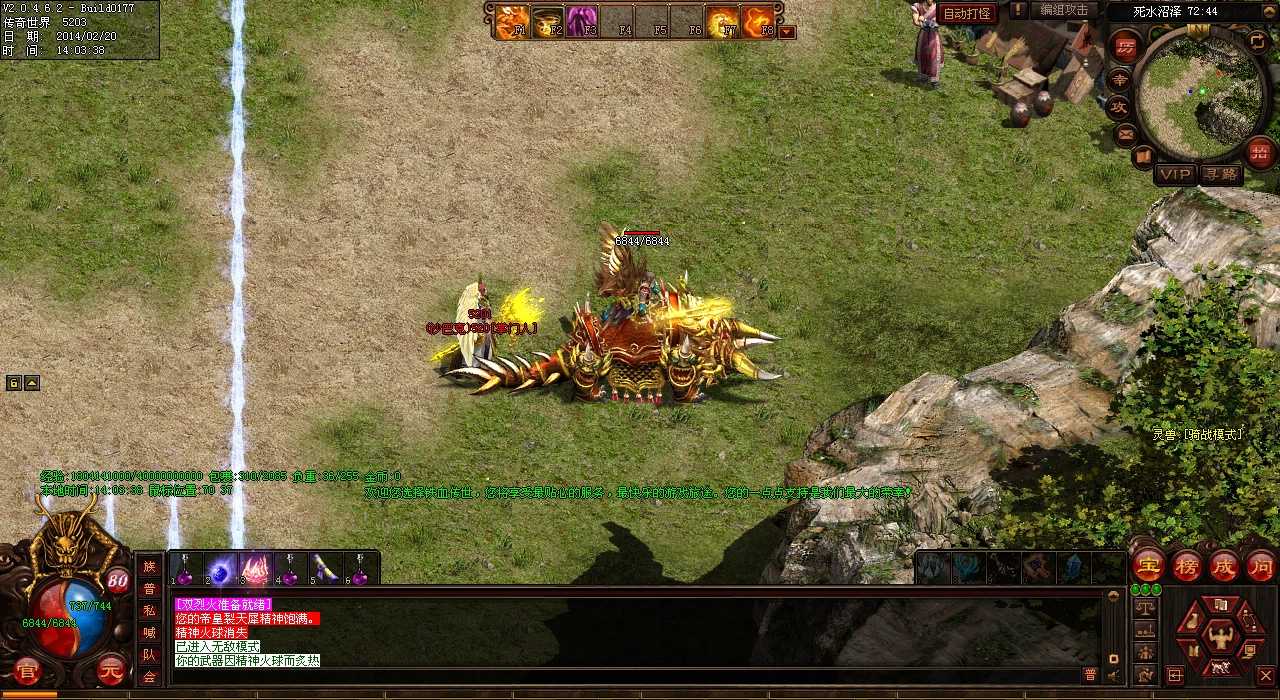This screenshot has height=700, width=1280.
Task: Use the purple potion in slot 1
Action: [x=185, y=569]
